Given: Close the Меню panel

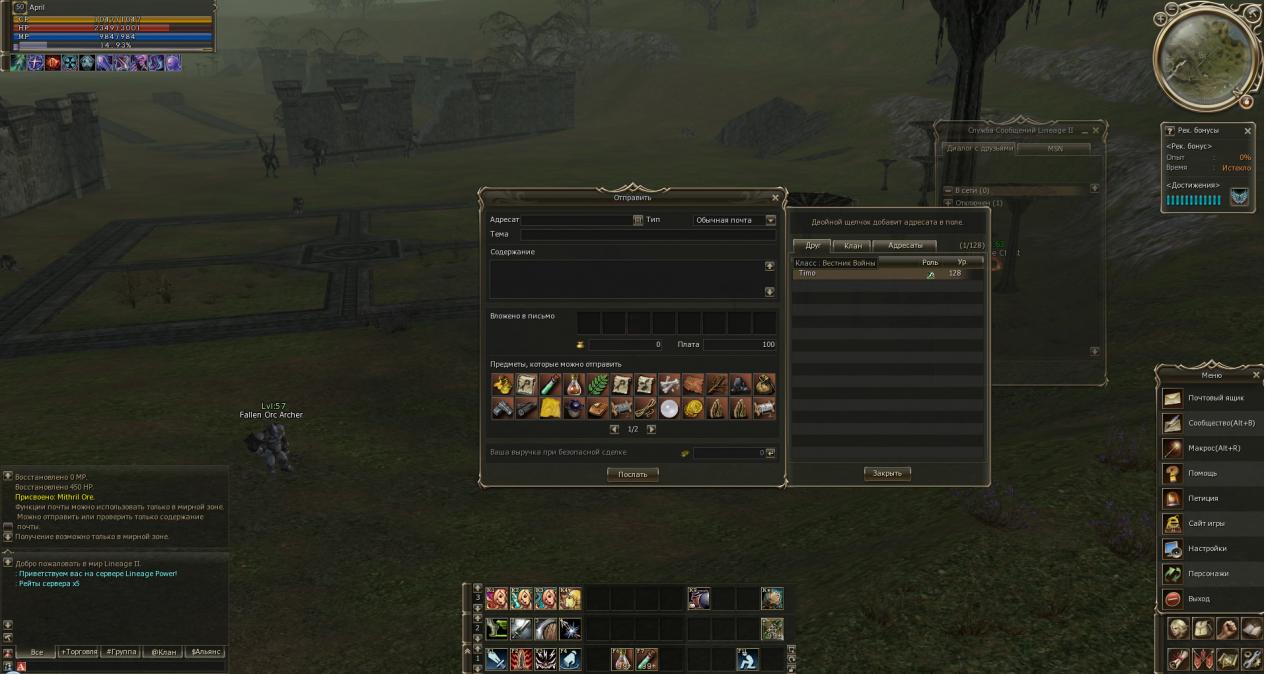Looking at the screenshot, I should [1256, 375].
